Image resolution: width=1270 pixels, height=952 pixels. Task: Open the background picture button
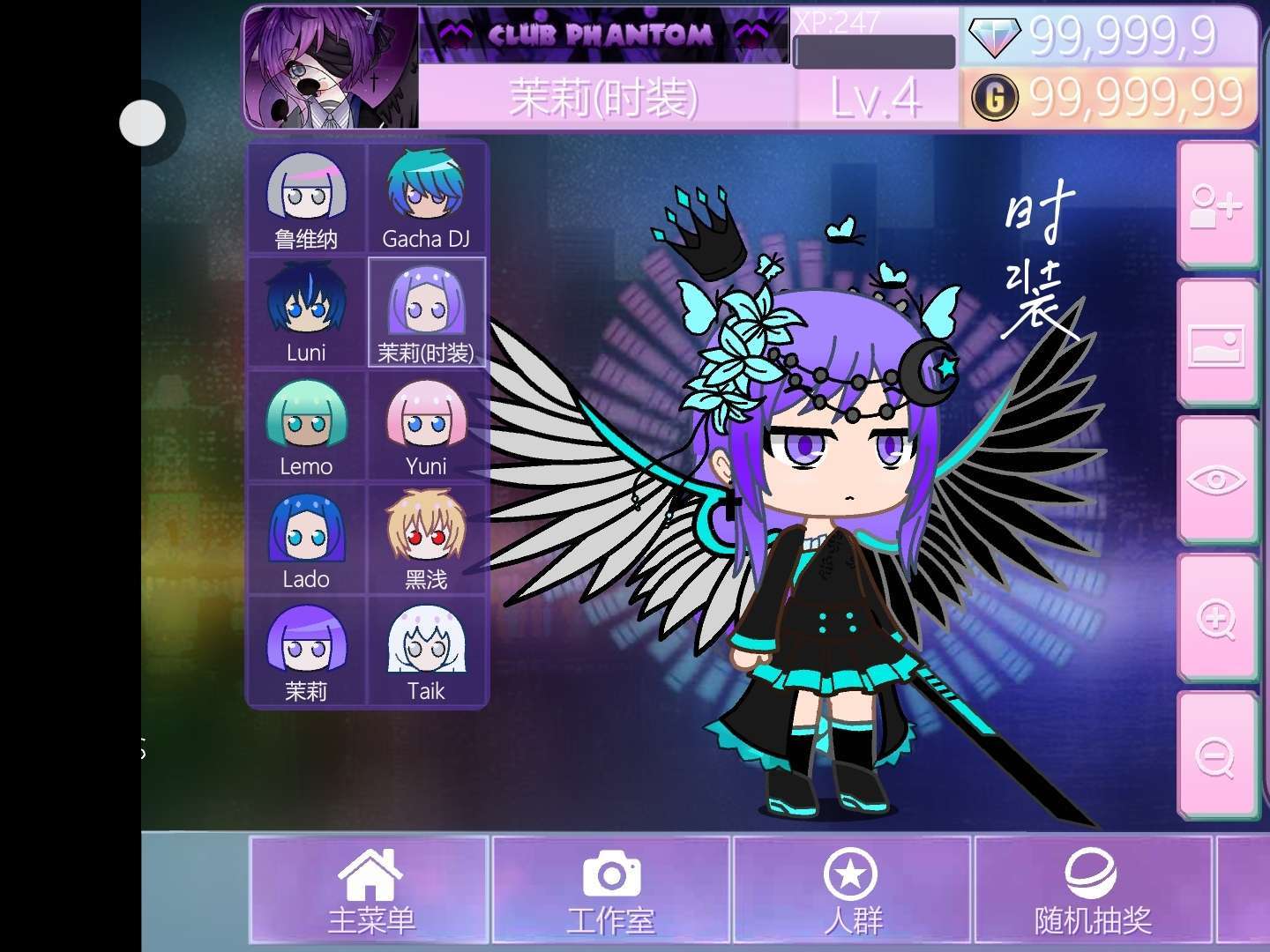[1216, 344]
